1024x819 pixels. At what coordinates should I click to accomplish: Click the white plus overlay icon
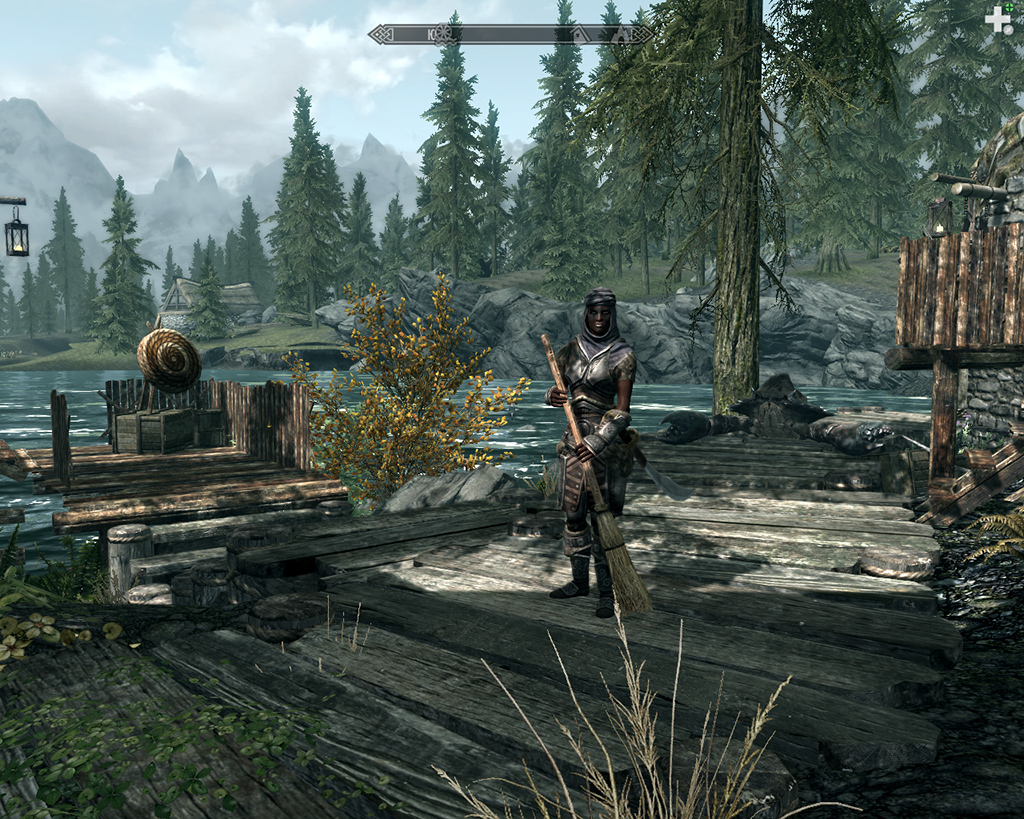coord(998,20)
